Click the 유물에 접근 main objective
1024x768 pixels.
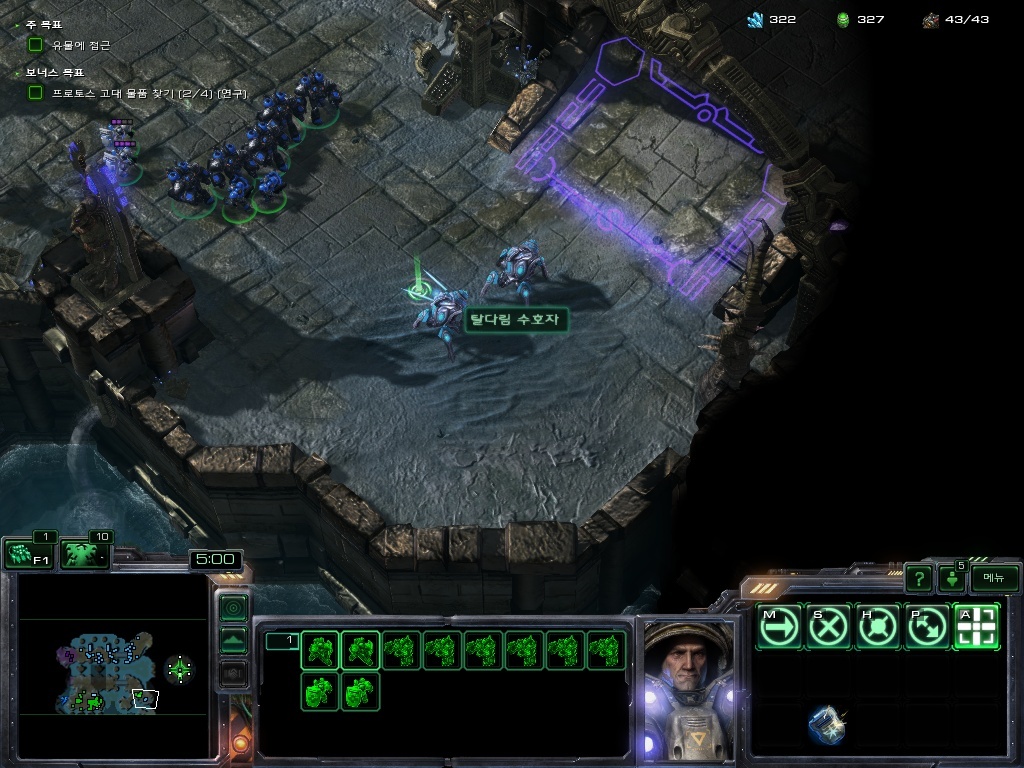(80, 45)
